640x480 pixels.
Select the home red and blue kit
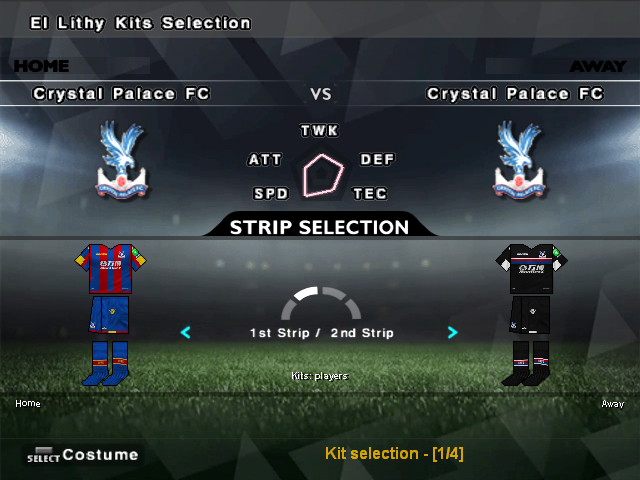coord(110,313)
